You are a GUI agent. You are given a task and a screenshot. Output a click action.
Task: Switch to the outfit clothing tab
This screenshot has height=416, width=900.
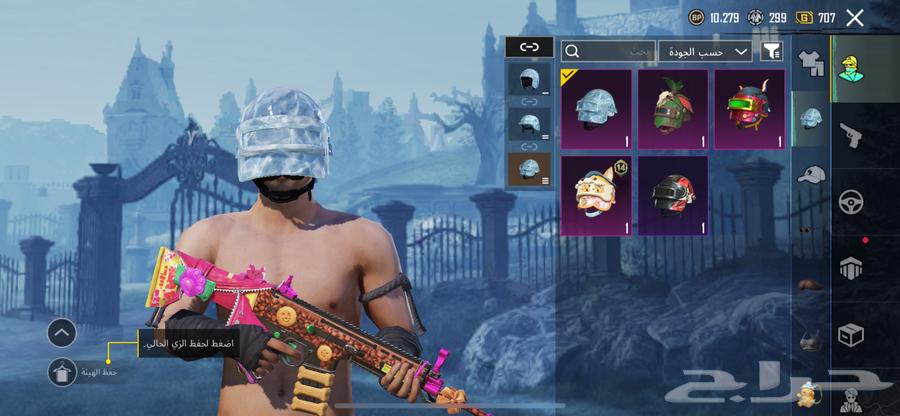pos(811,62)
